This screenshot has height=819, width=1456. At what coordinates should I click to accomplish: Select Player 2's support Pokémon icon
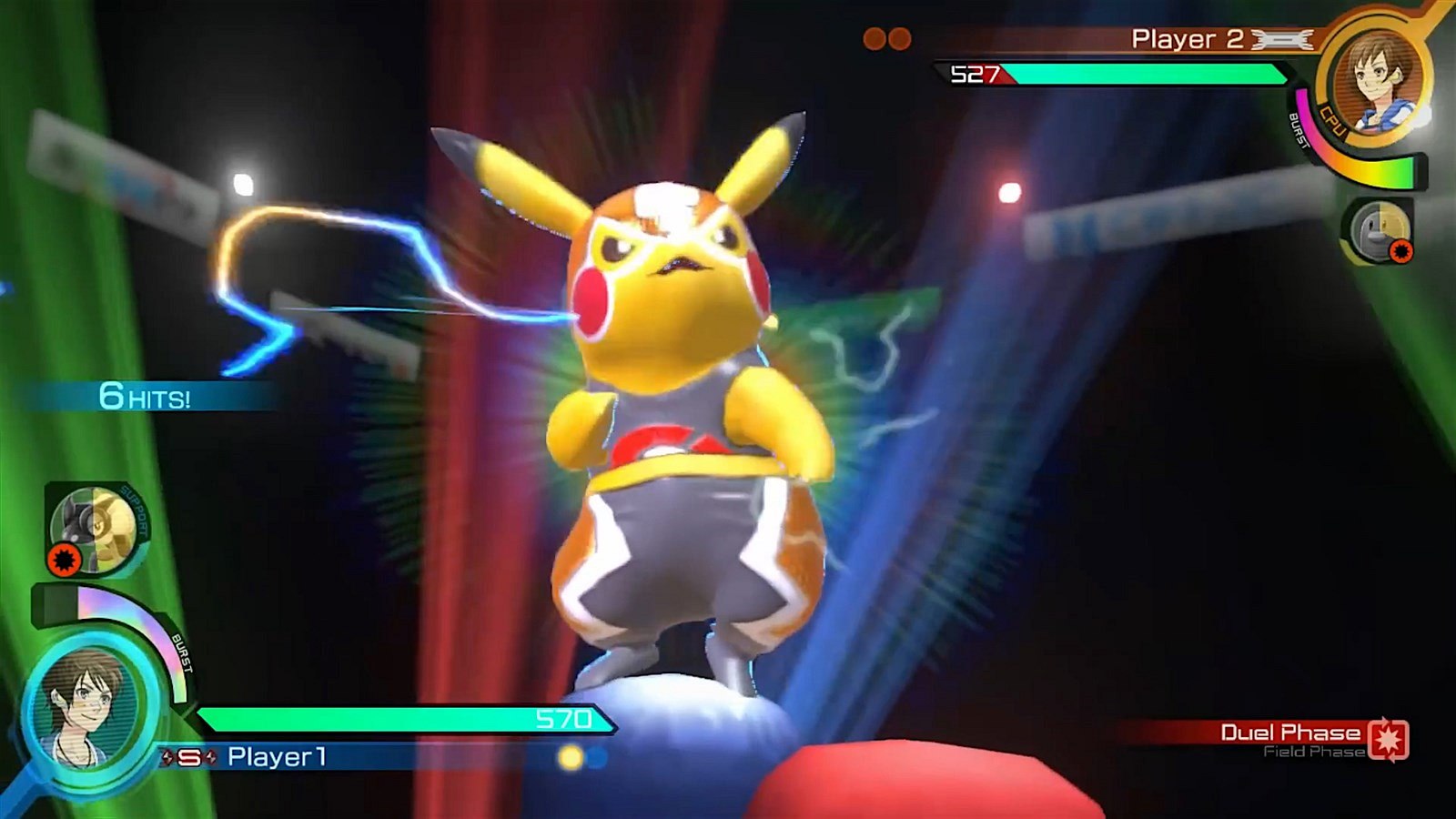(1378, 230)
